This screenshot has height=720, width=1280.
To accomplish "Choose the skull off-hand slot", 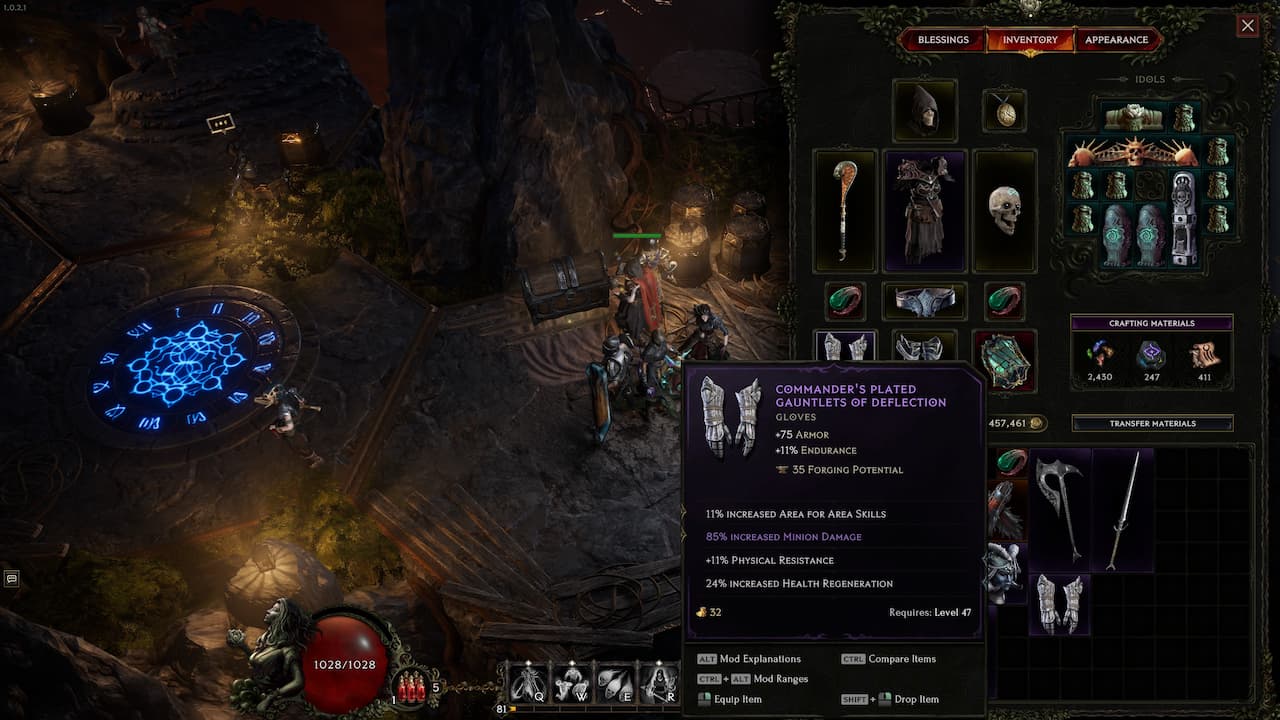I will tap(1004, 211).
